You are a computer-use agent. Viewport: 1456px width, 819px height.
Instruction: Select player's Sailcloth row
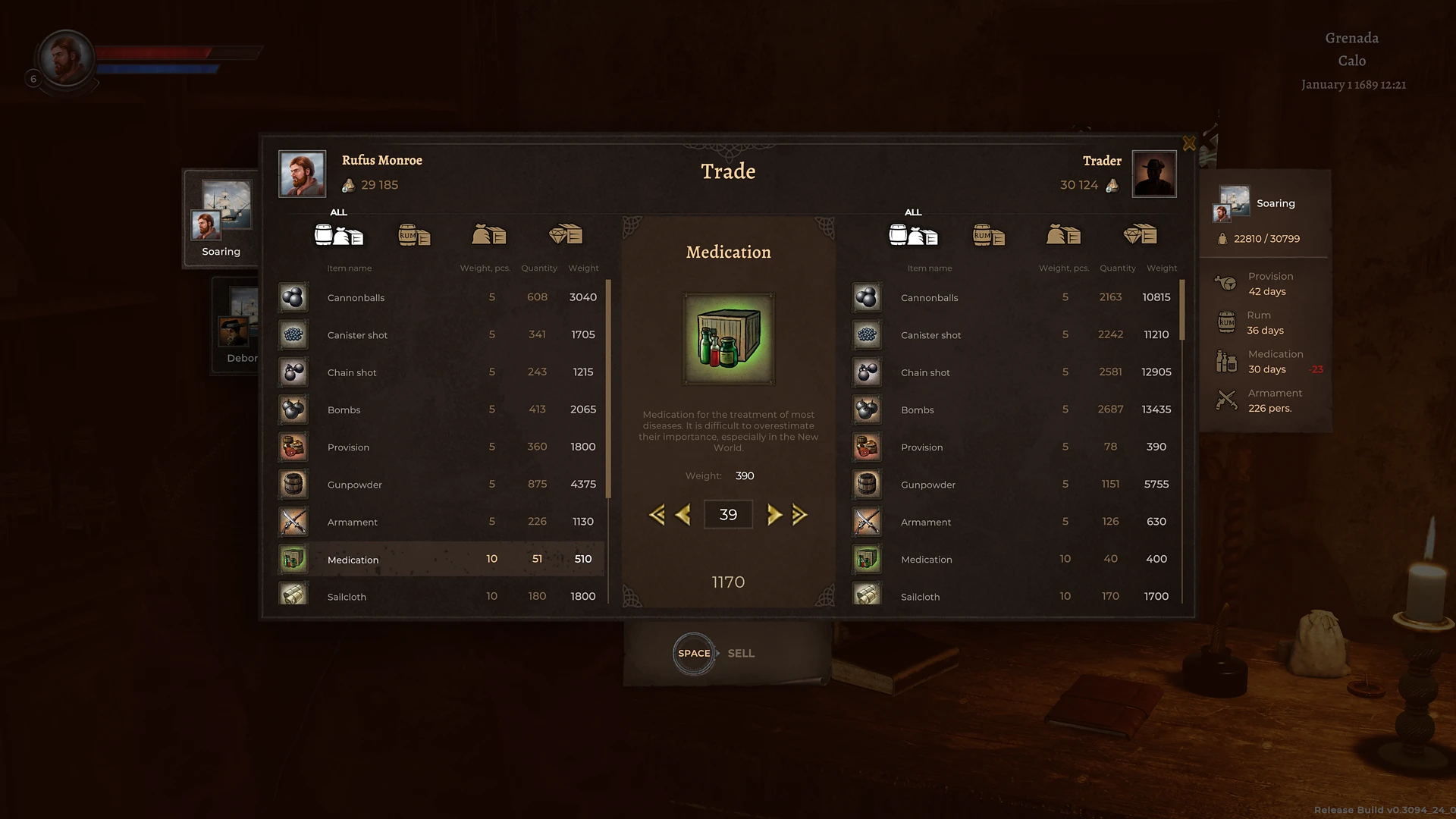tap(440, 596)
